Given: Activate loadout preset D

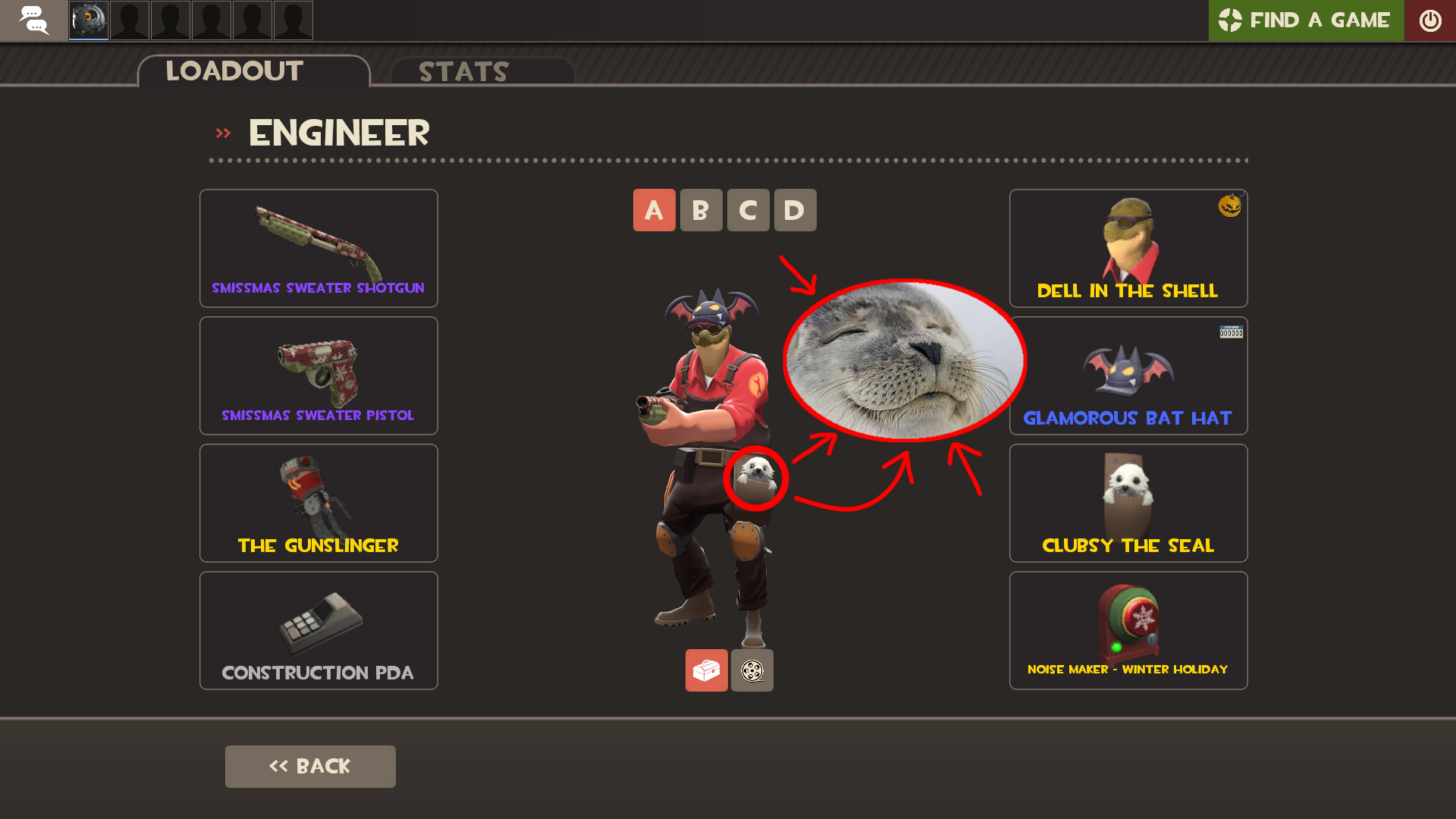Looking at the screenshot, I should click(x=795, y=210).
